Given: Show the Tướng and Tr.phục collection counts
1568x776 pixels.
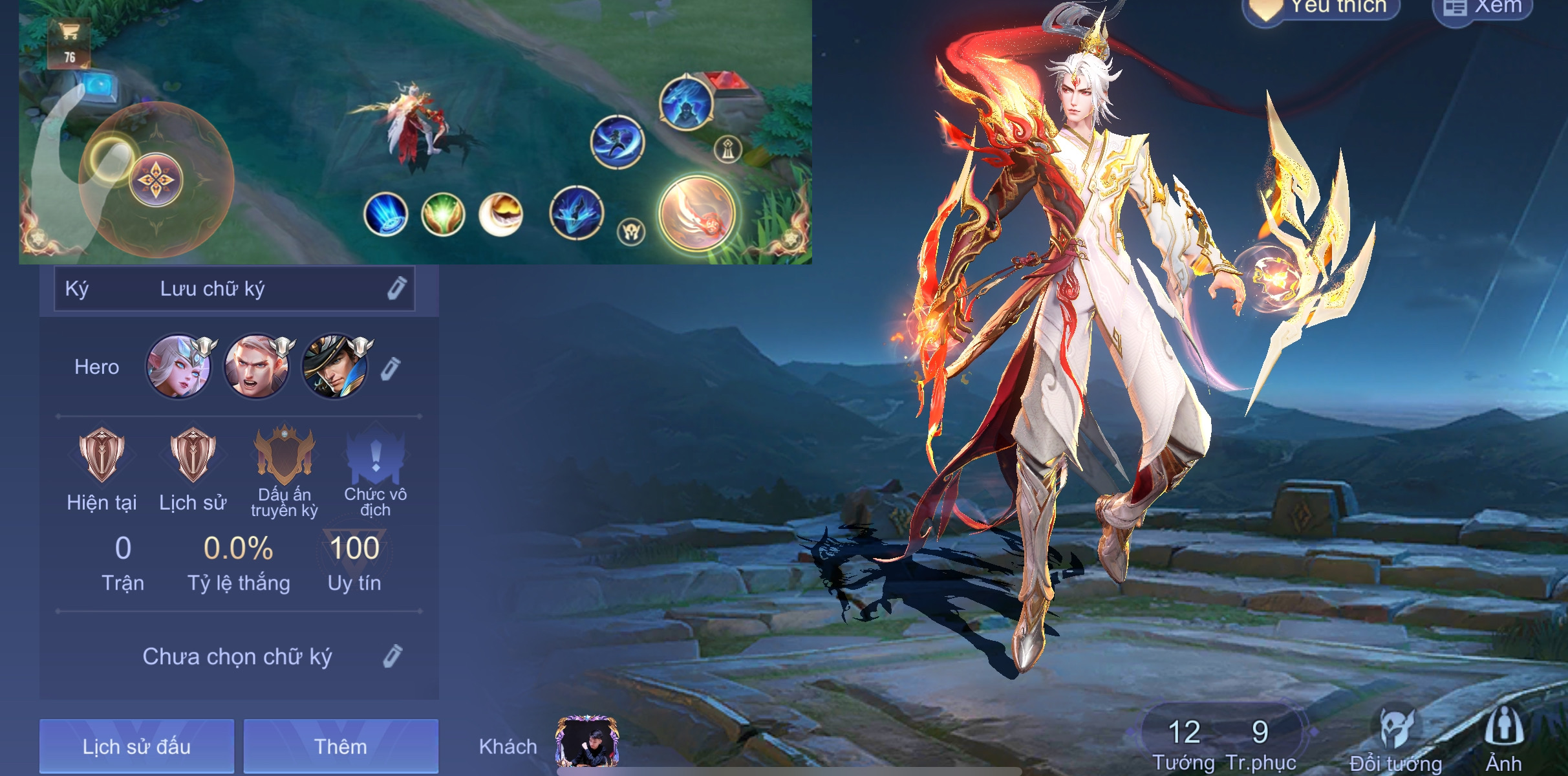Looking at the screenshot, I should click(1222, 742).
